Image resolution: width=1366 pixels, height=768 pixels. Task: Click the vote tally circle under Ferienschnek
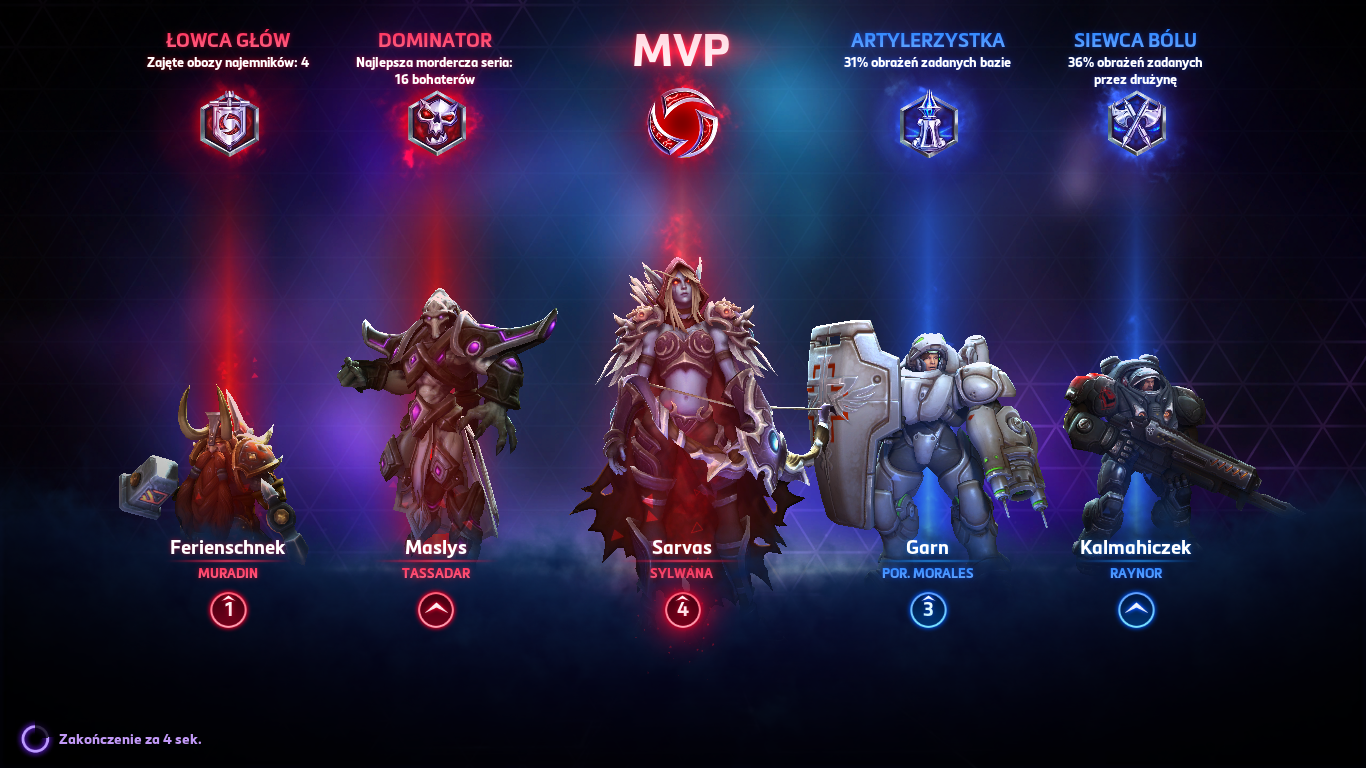click(x=228, y=608)
